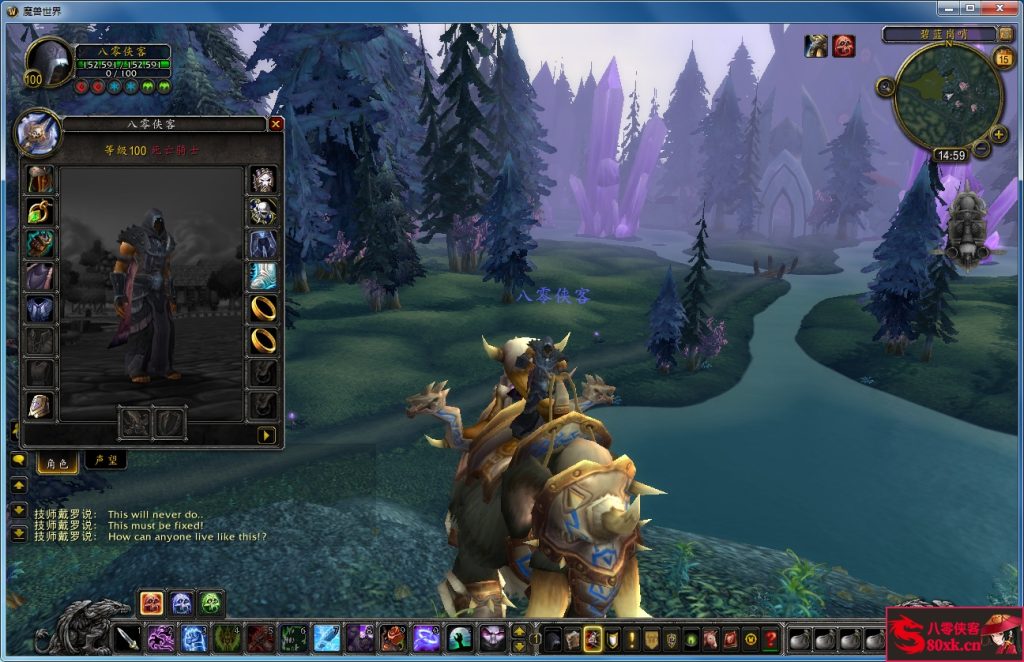Viewport: 1024px width, 662px height.
Task: Close the character panel
Action: point(276,125)
